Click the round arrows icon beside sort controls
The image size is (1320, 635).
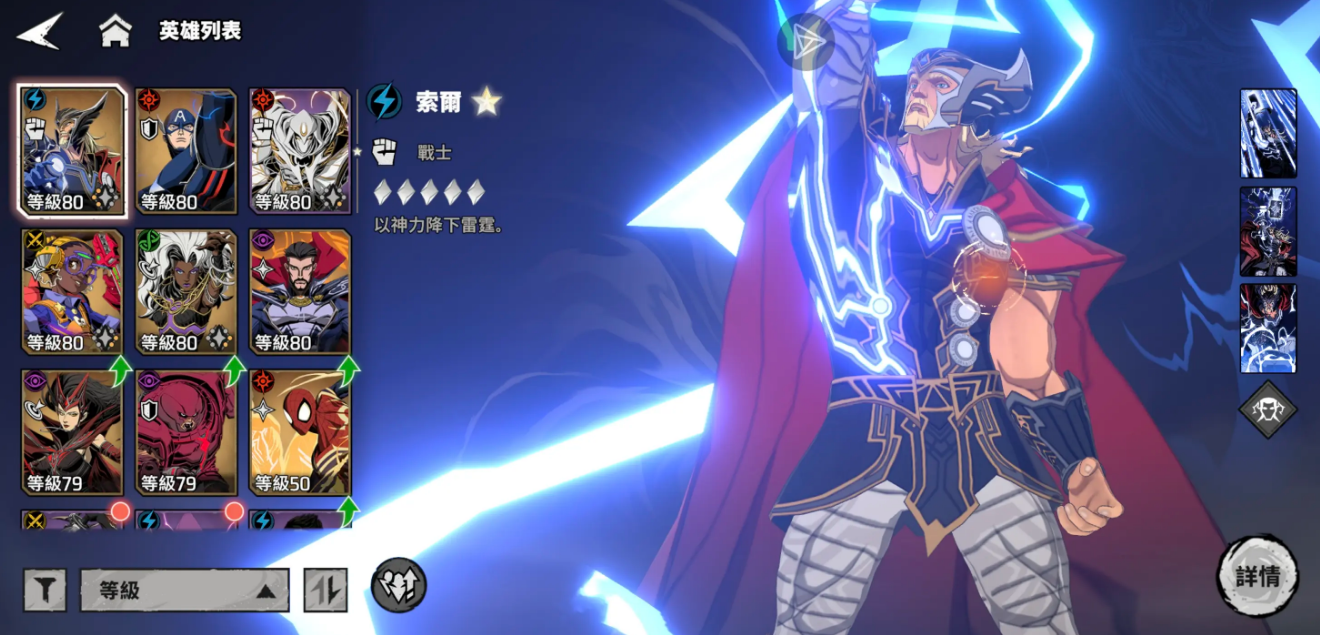pyautogui.click(x=399, y=585)
